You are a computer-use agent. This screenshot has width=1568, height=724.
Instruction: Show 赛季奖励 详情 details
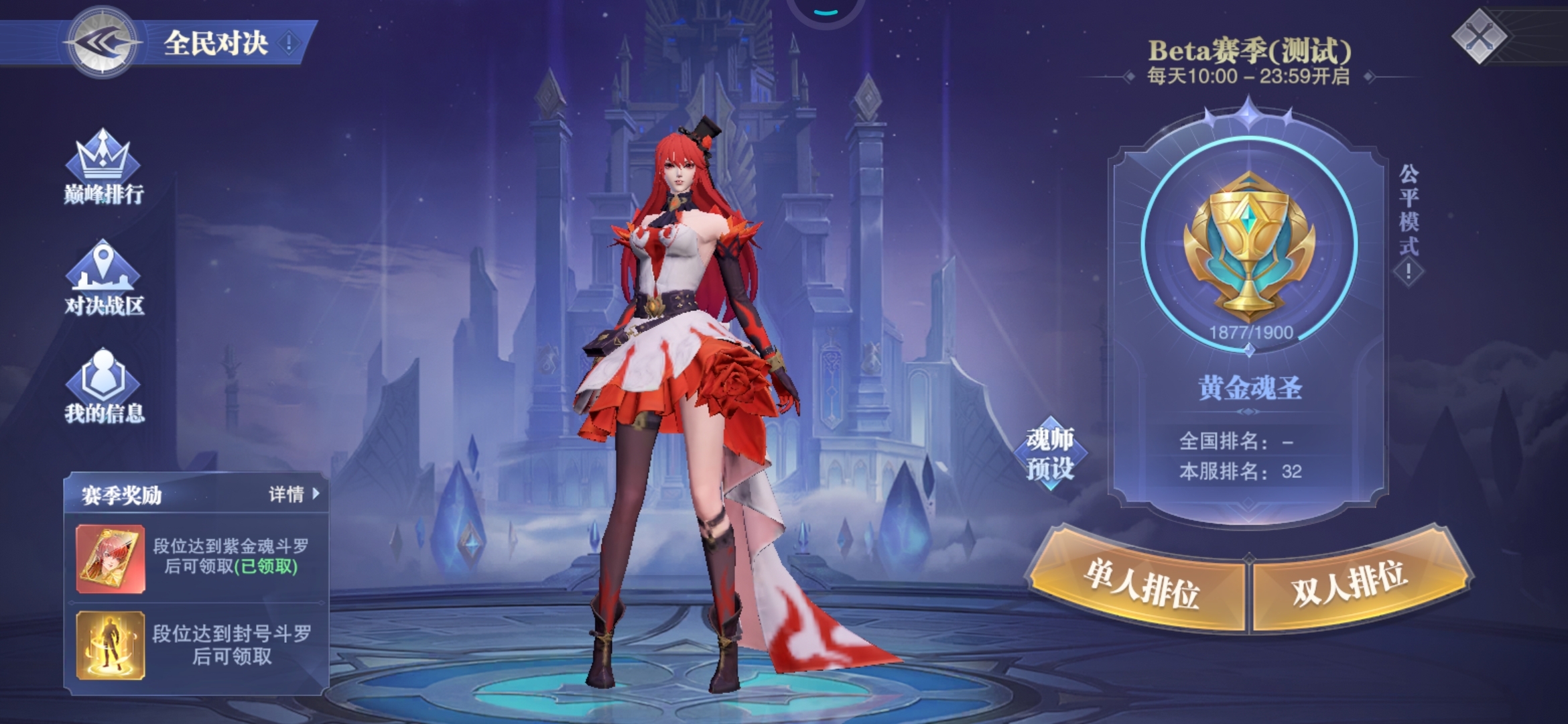(x=294, y=495)
